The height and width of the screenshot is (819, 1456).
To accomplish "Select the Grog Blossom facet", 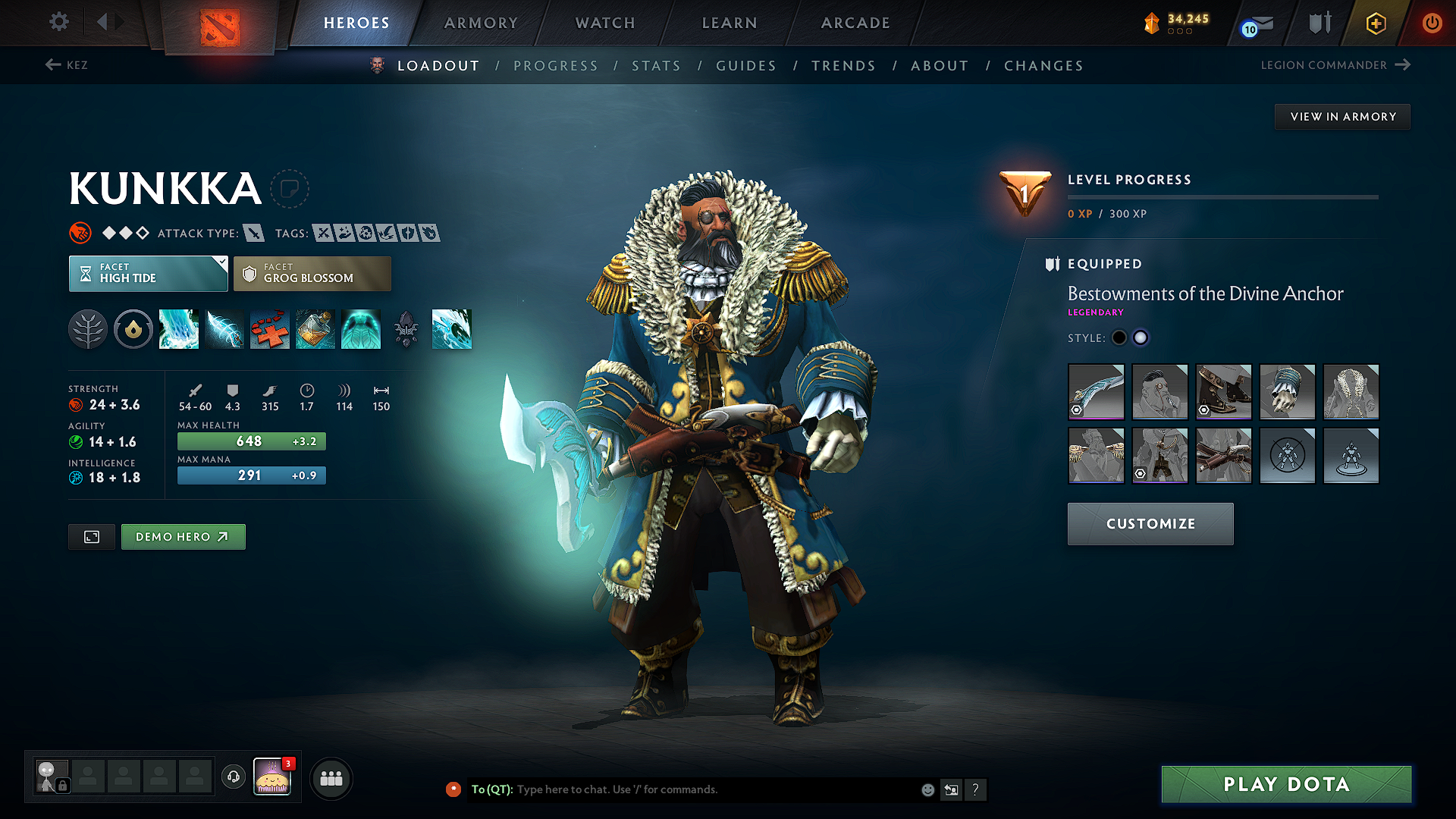I will (312, 273).
